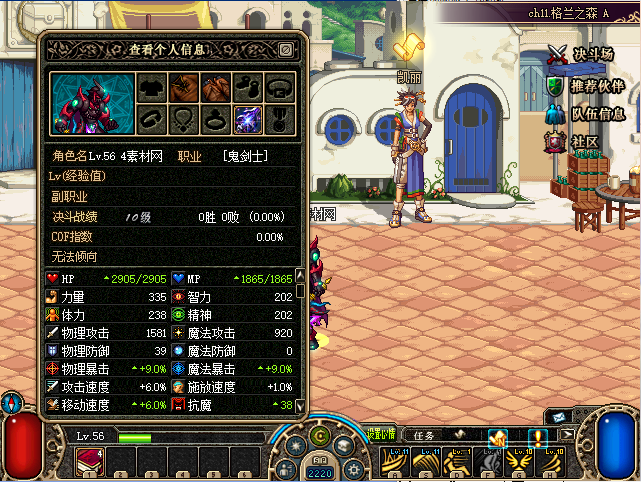Click the 设置心情 mood setting button

click(x=379, y=434)
